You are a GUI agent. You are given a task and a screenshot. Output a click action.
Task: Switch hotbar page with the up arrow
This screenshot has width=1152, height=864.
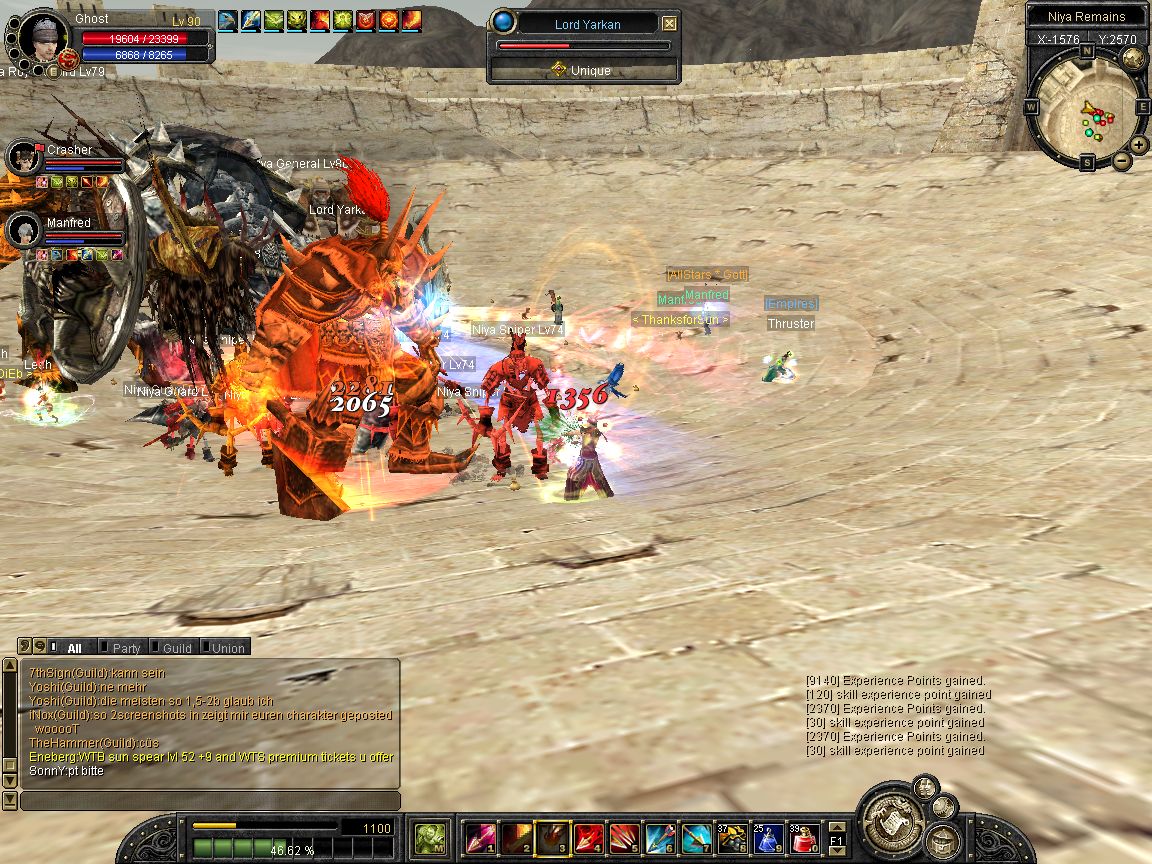(x=837, y=826)
